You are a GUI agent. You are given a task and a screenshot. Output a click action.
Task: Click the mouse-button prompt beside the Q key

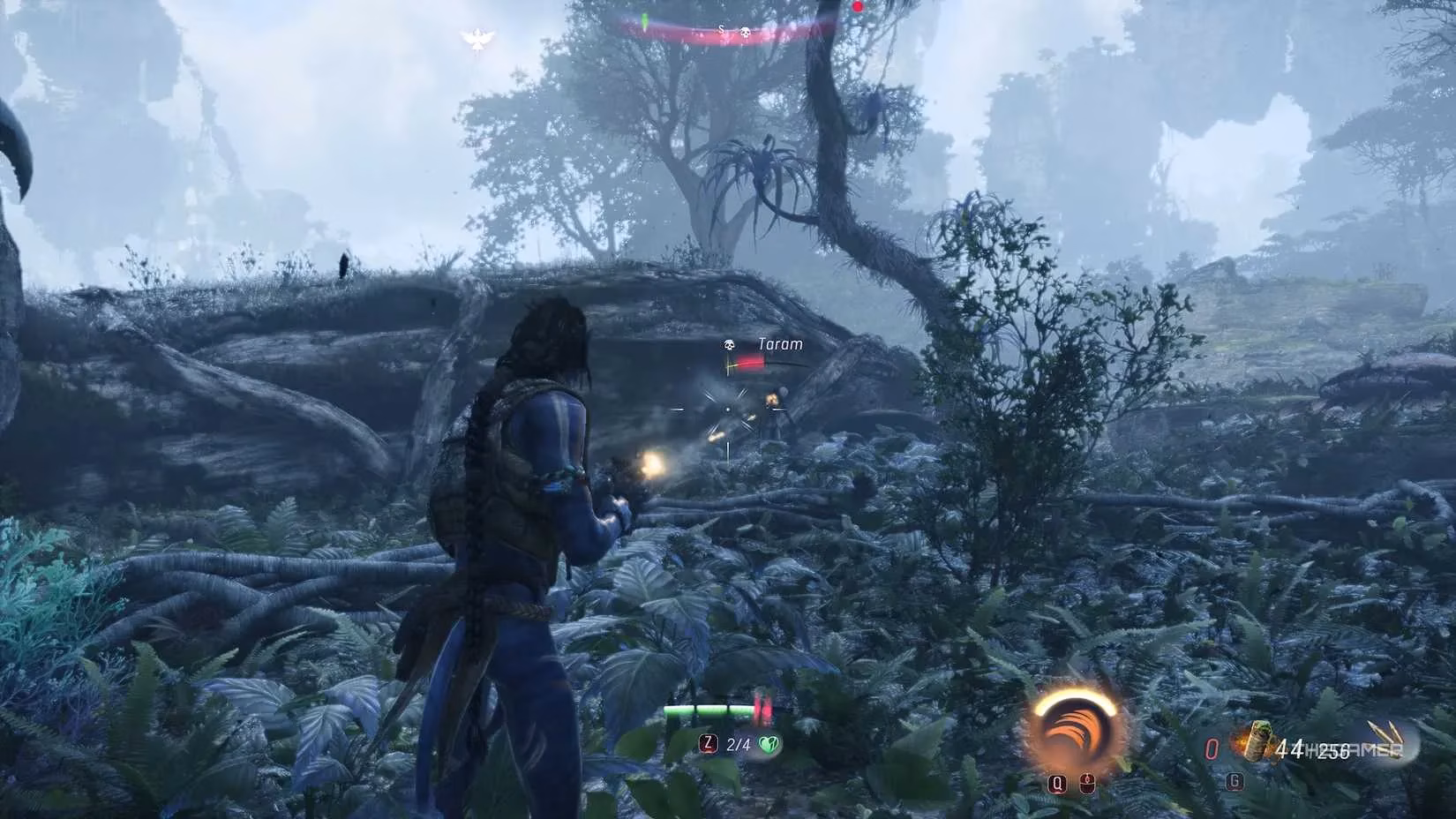(1087, 782)
